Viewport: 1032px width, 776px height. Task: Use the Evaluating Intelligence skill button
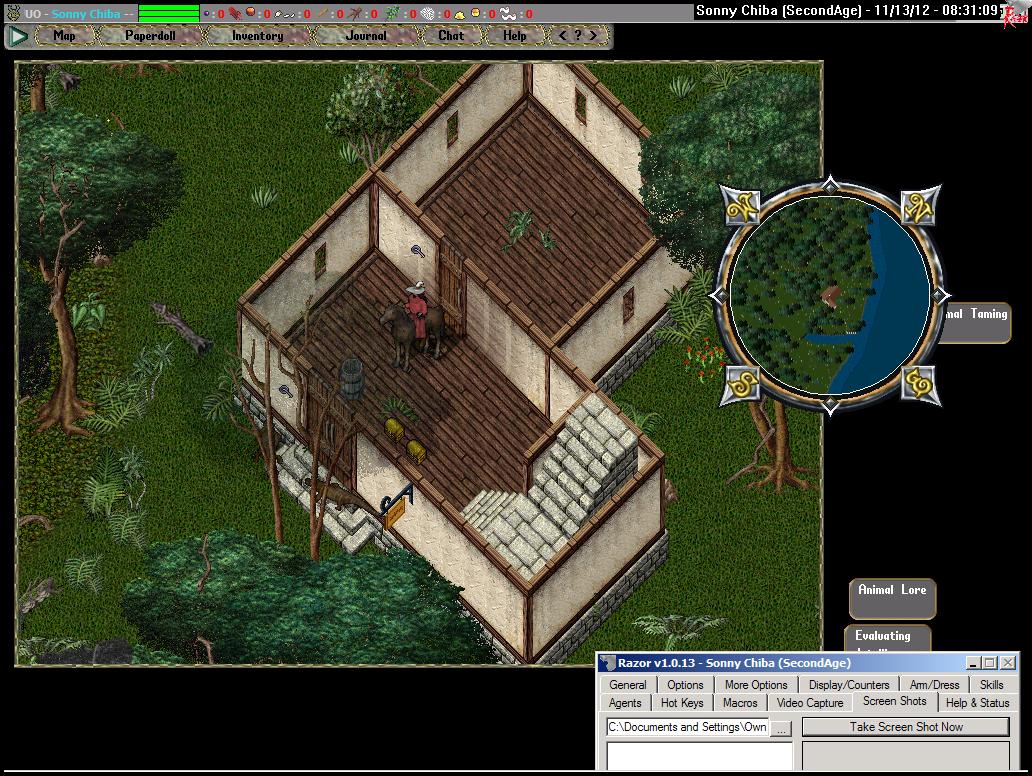pos(885,638)
